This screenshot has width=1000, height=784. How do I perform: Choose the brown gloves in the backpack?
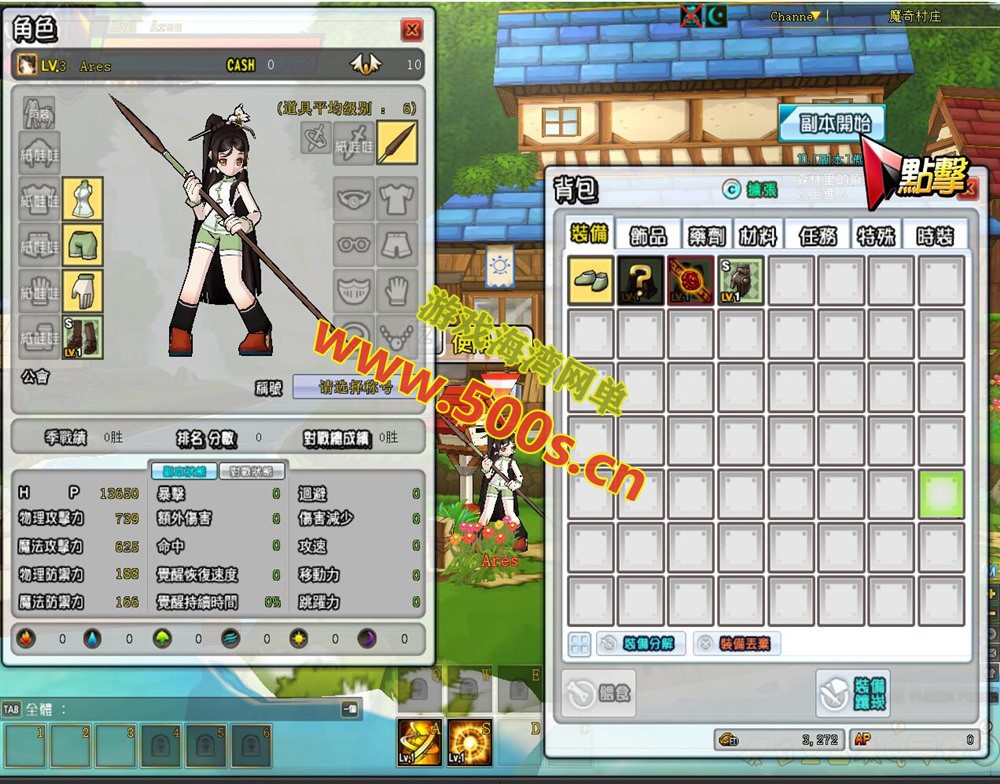[x=741, y=281]
